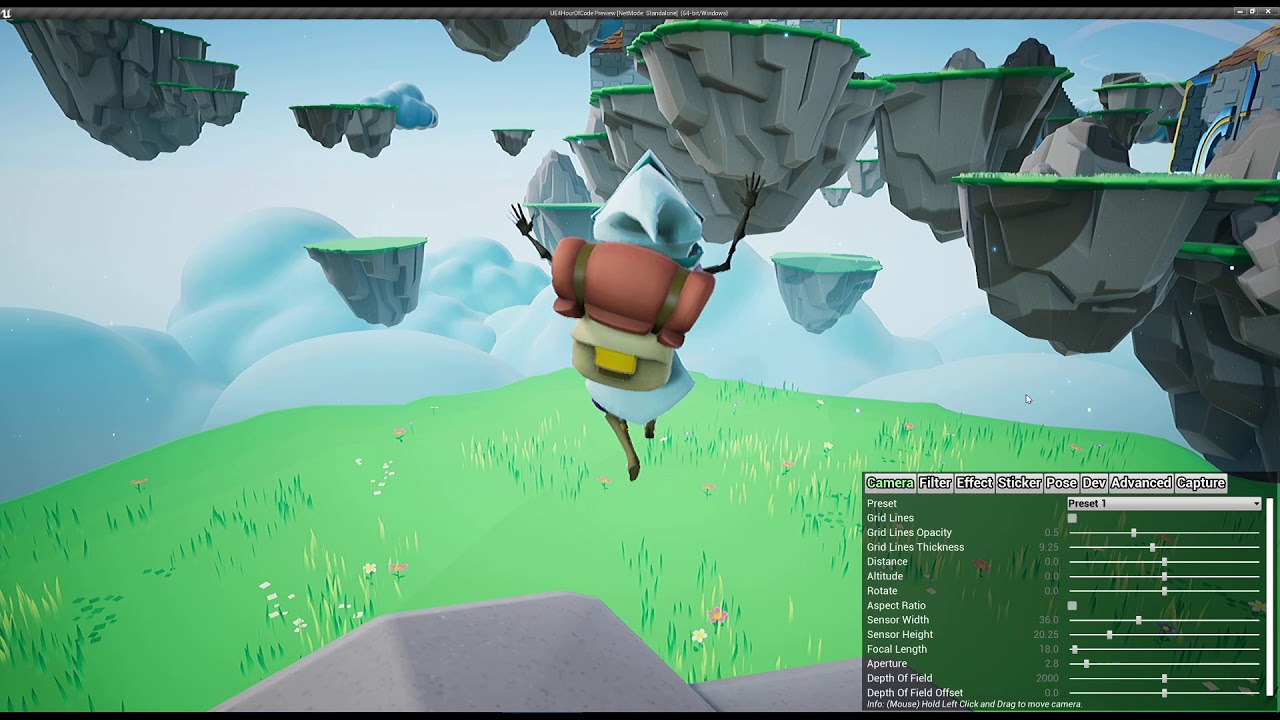Switch to the Capture tab
This screenshot has height=720, width=1280.
tap(1201, 483)
